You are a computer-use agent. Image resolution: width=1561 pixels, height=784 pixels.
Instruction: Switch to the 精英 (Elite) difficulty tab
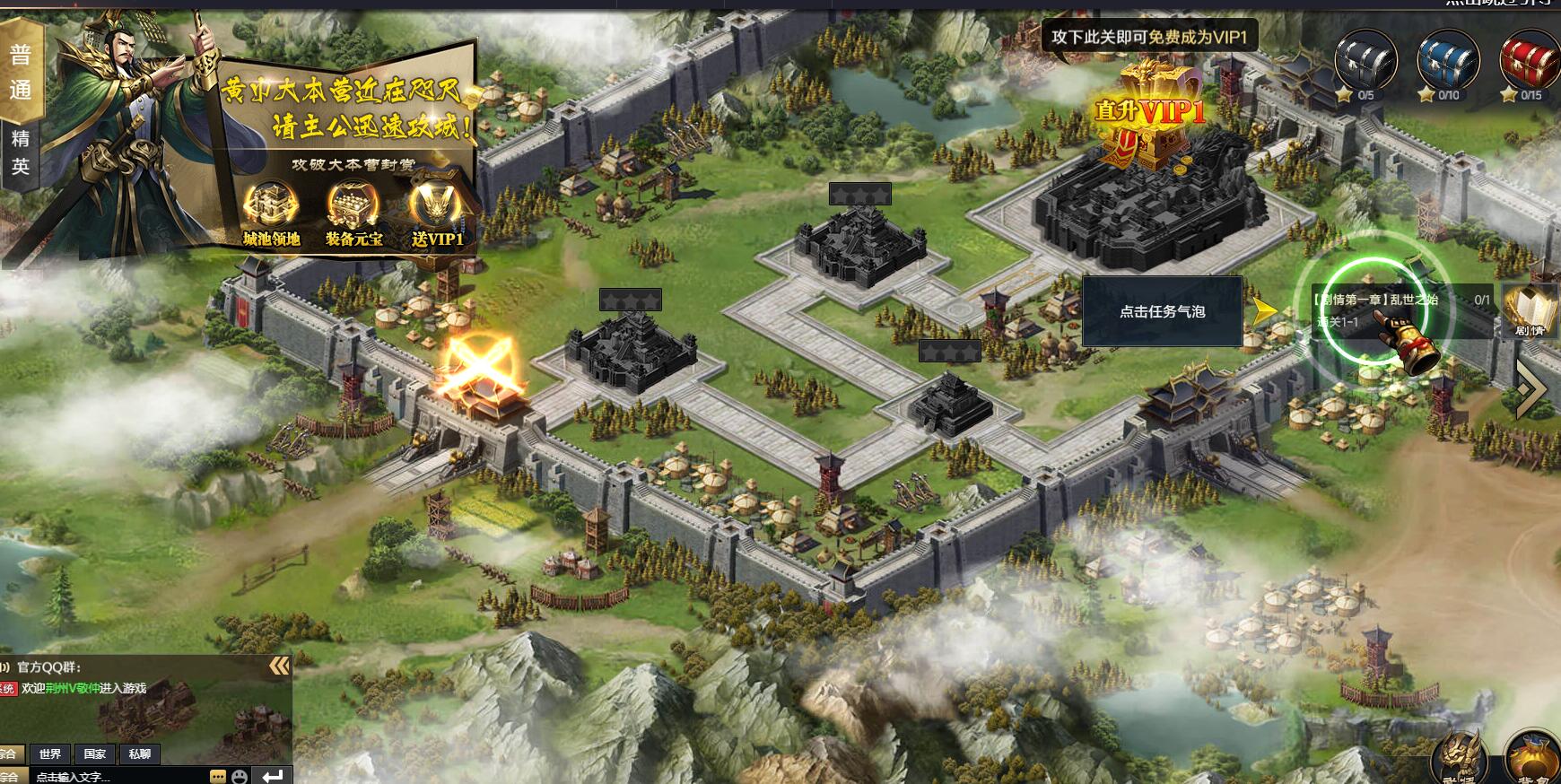[x=21, y=152]
